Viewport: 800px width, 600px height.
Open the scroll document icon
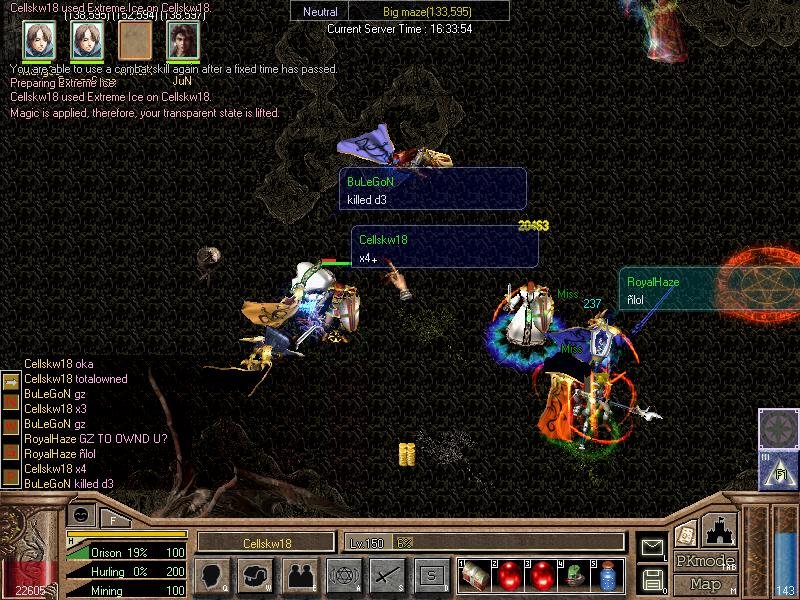coord(686,534)
